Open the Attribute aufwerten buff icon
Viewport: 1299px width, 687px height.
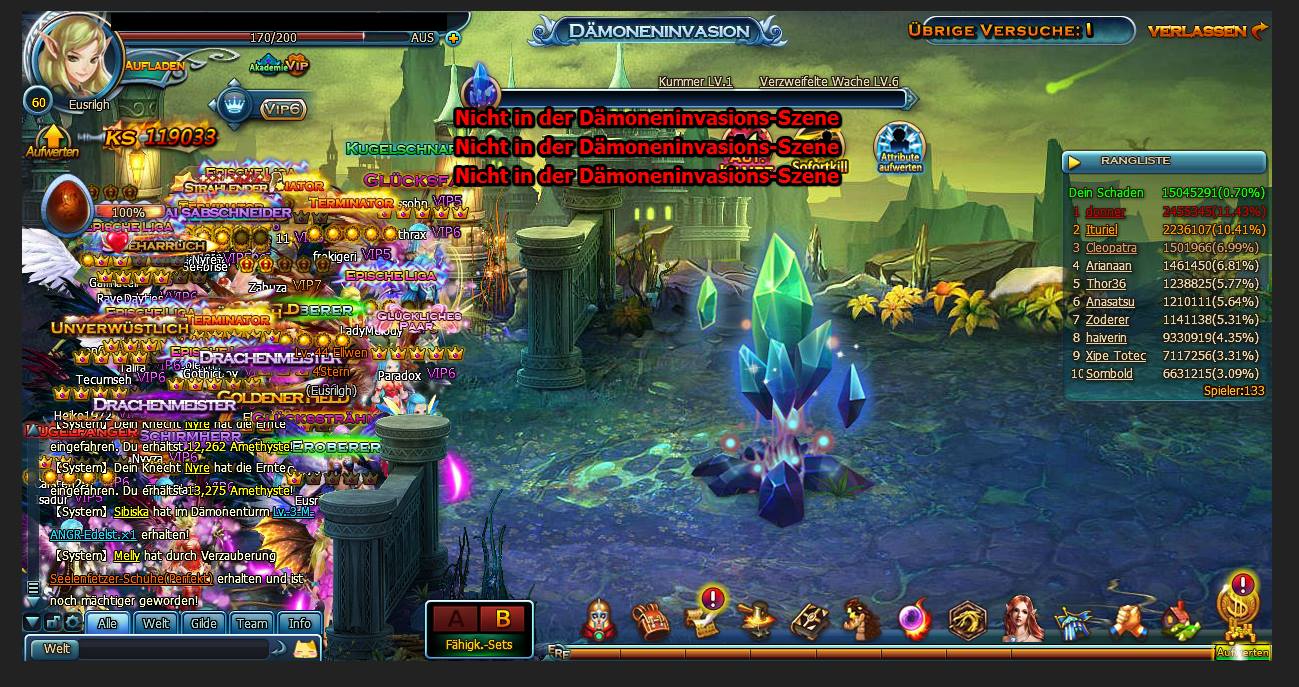(x=899, y=148)
